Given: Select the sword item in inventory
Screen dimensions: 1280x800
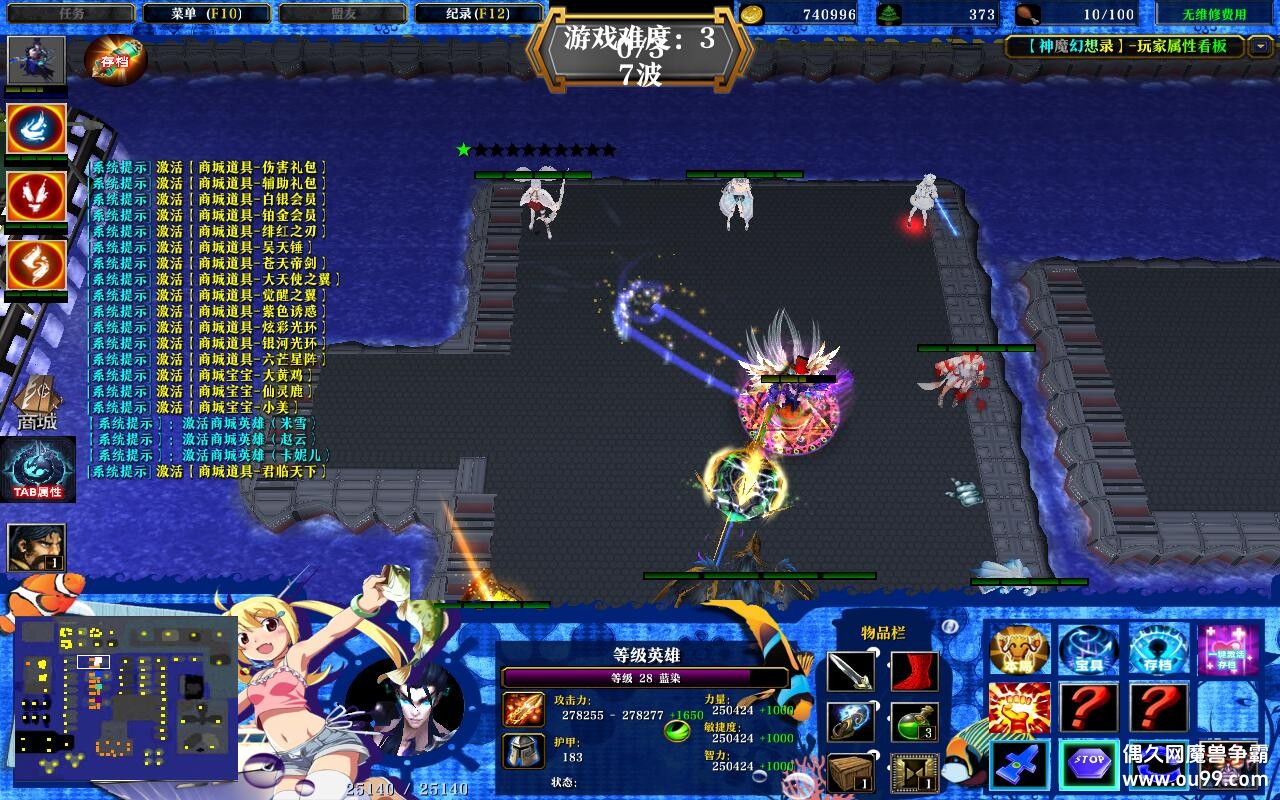Looking at the screenshot, I should [851, 672].
